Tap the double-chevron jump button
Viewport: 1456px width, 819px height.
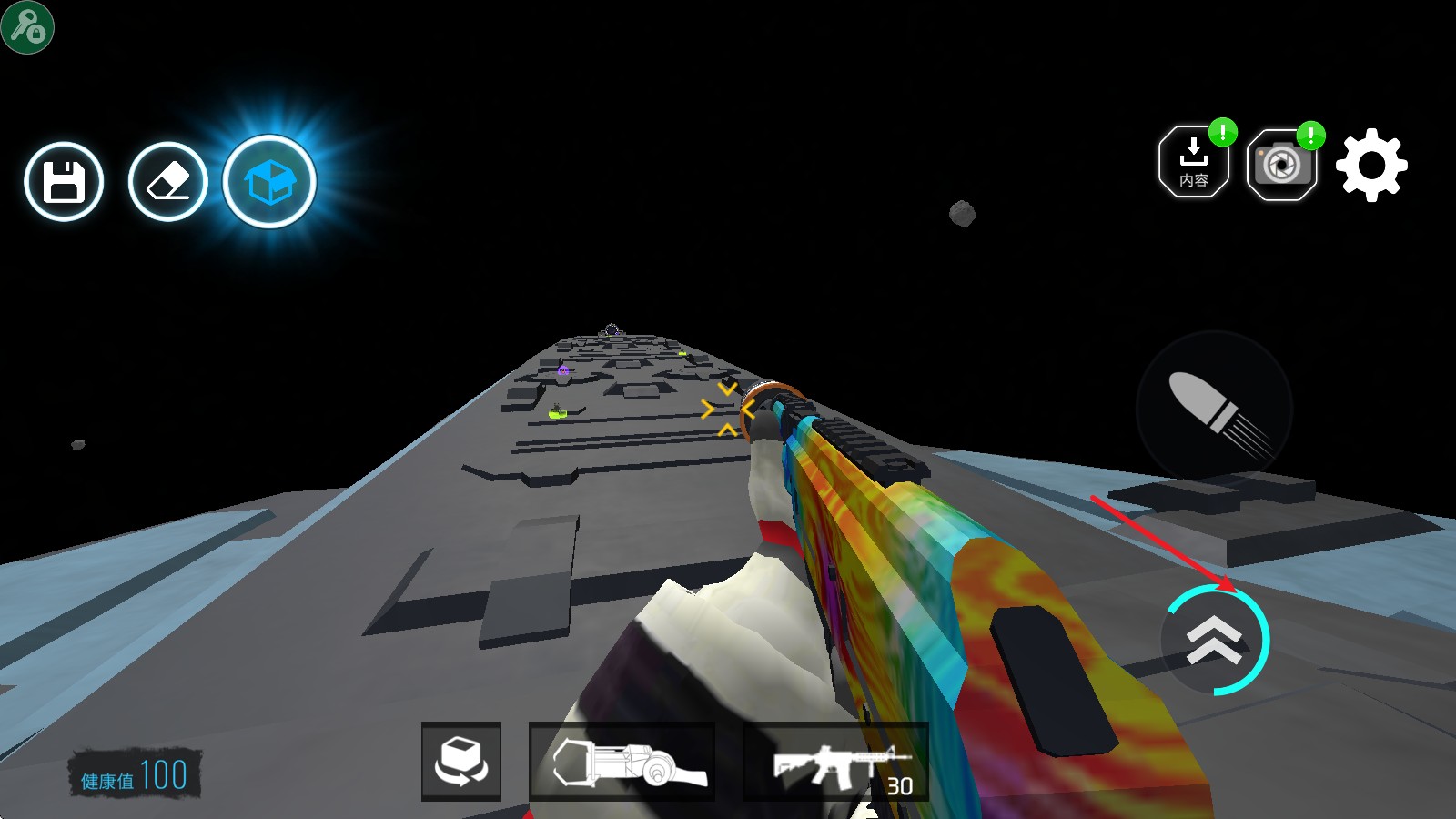1214,640
